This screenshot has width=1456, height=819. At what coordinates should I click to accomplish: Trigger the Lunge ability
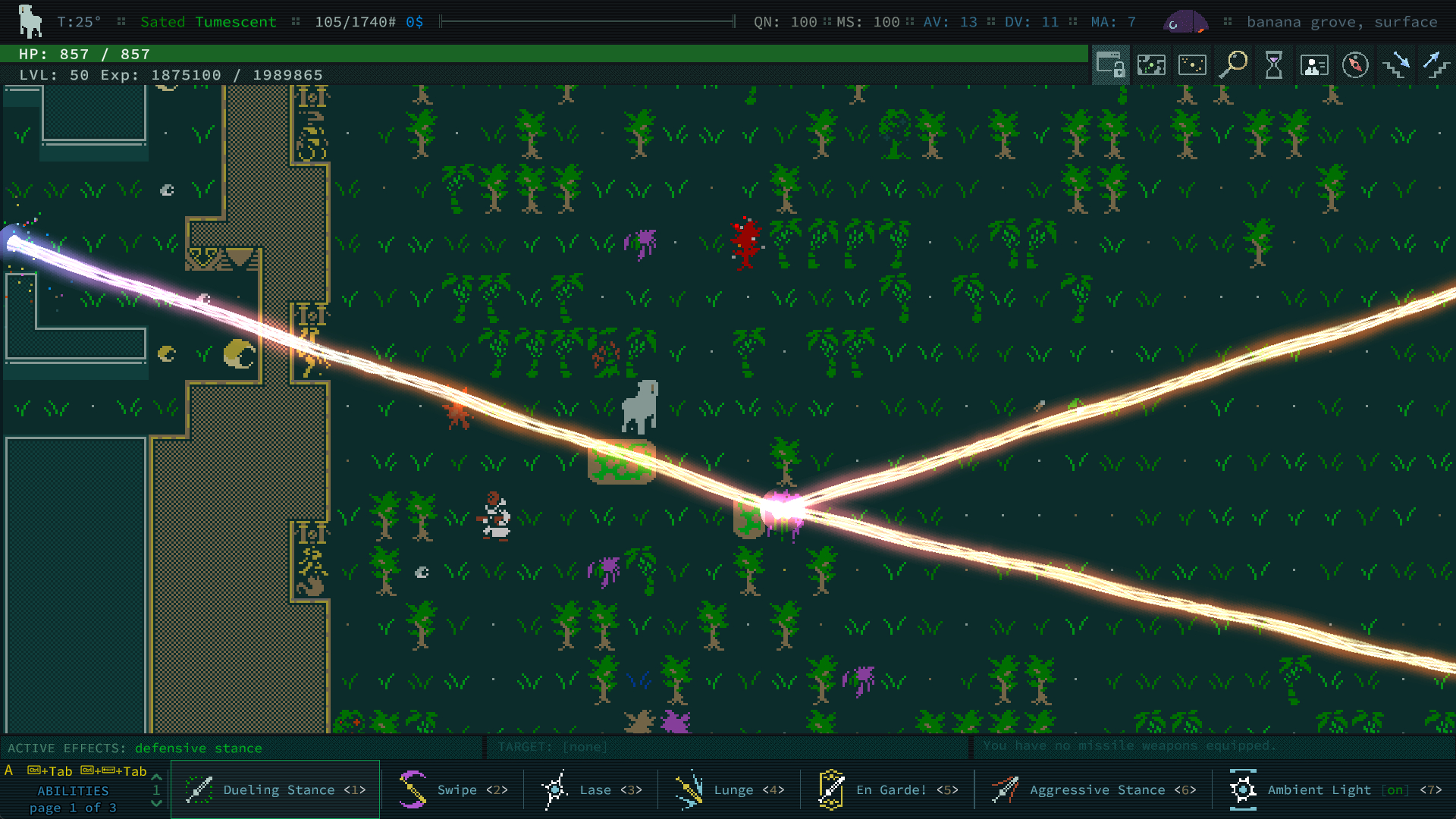[730, 789]
